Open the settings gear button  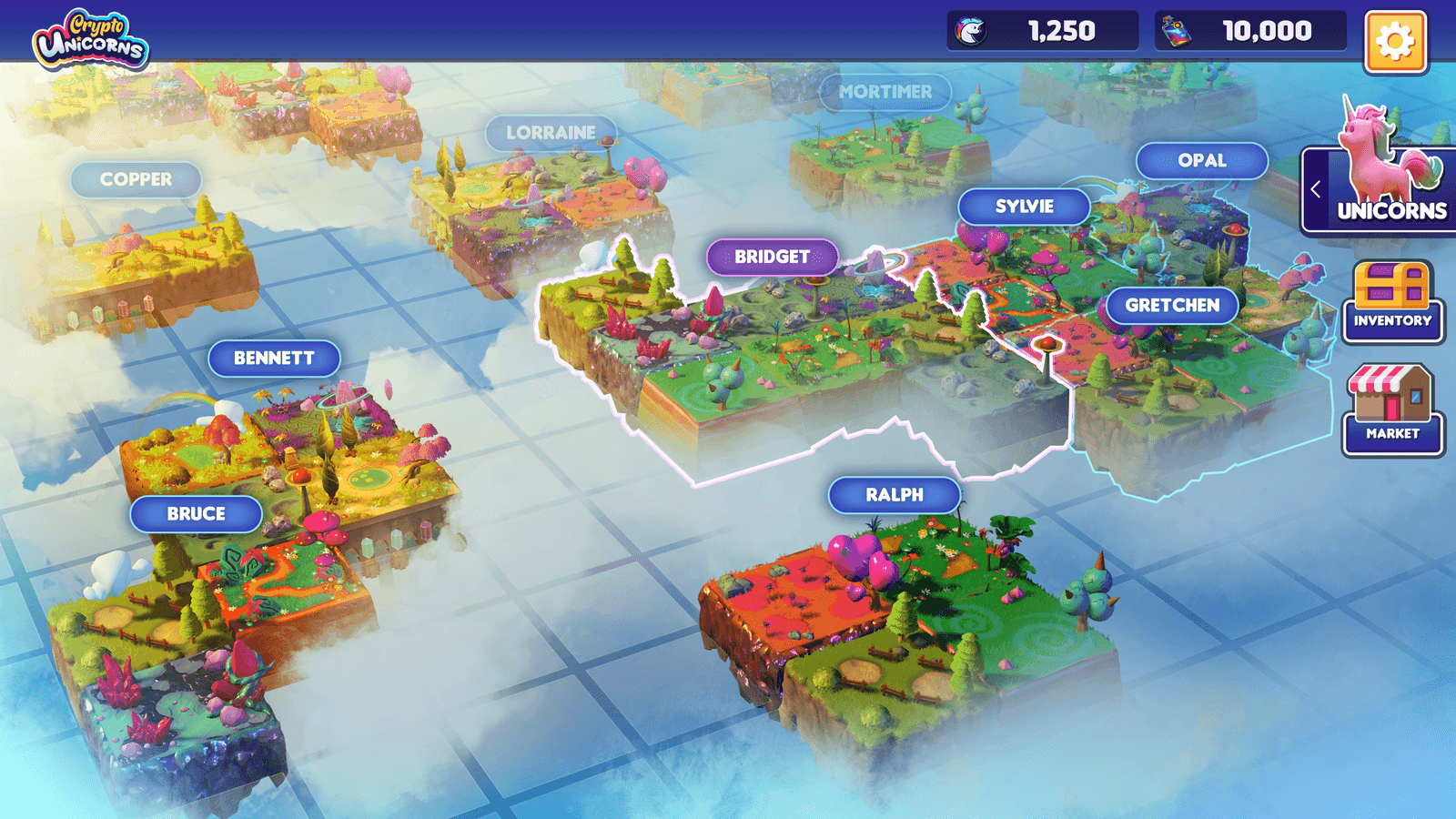pyautogui.click(x=1395, y=42)
